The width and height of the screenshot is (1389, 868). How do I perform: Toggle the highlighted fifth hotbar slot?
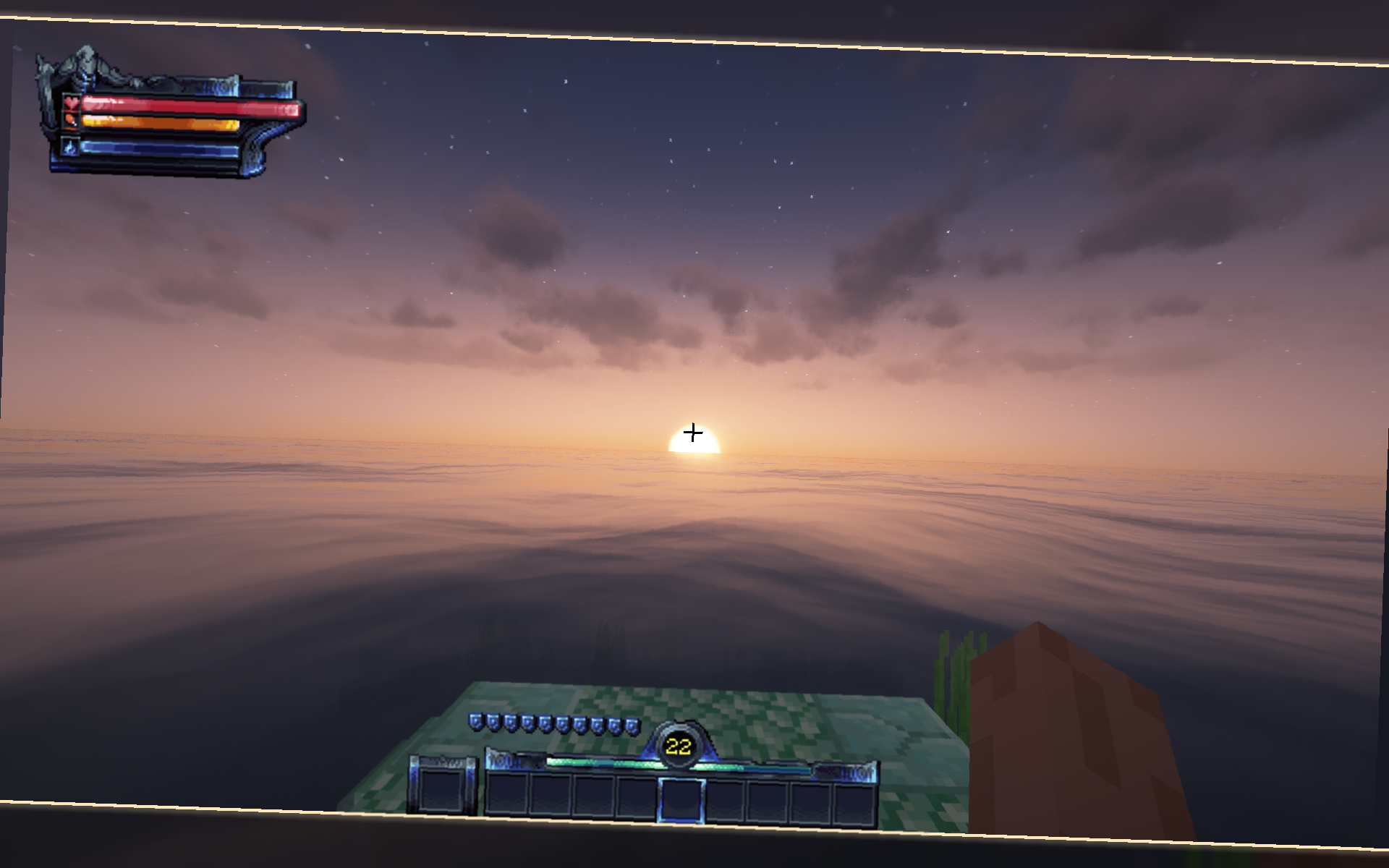[681, 799]
